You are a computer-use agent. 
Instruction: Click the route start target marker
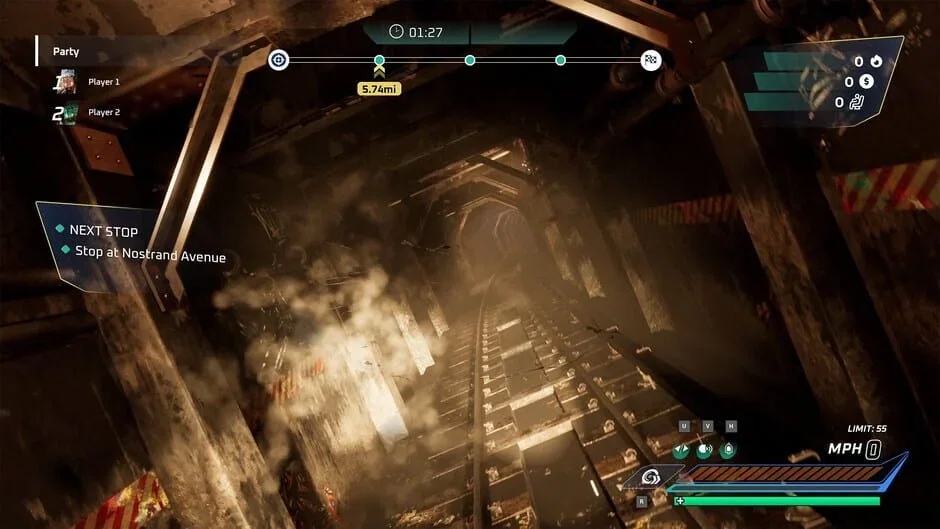pos(279,60)
